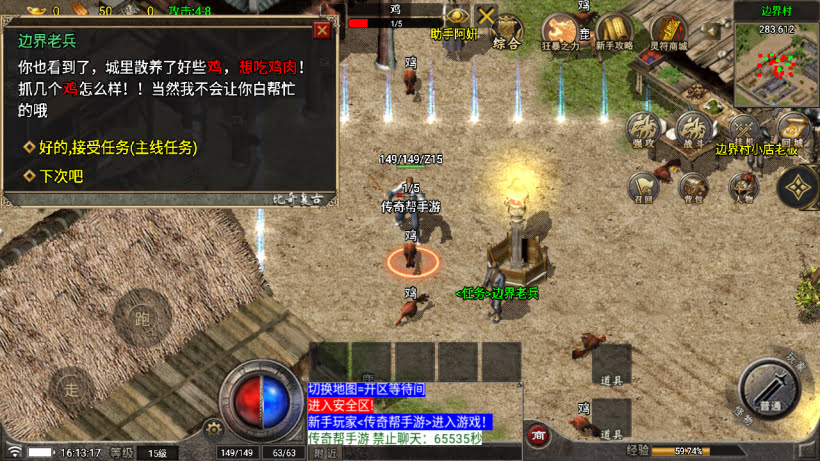
Task: Use the 回城 return scroll button
Action: coord(792,130)
